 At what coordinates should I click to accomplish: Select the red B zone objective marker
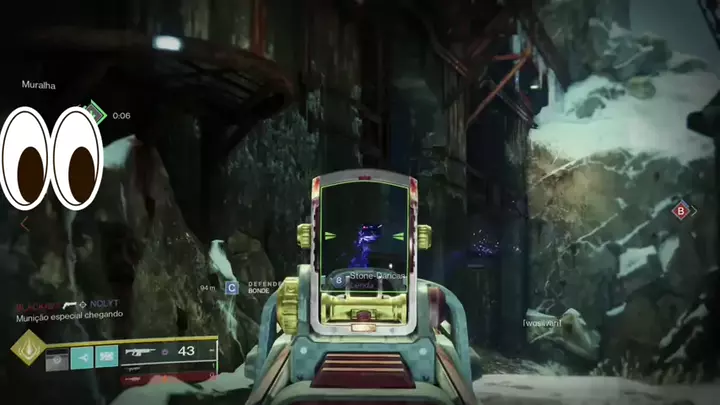coord(681,210)
